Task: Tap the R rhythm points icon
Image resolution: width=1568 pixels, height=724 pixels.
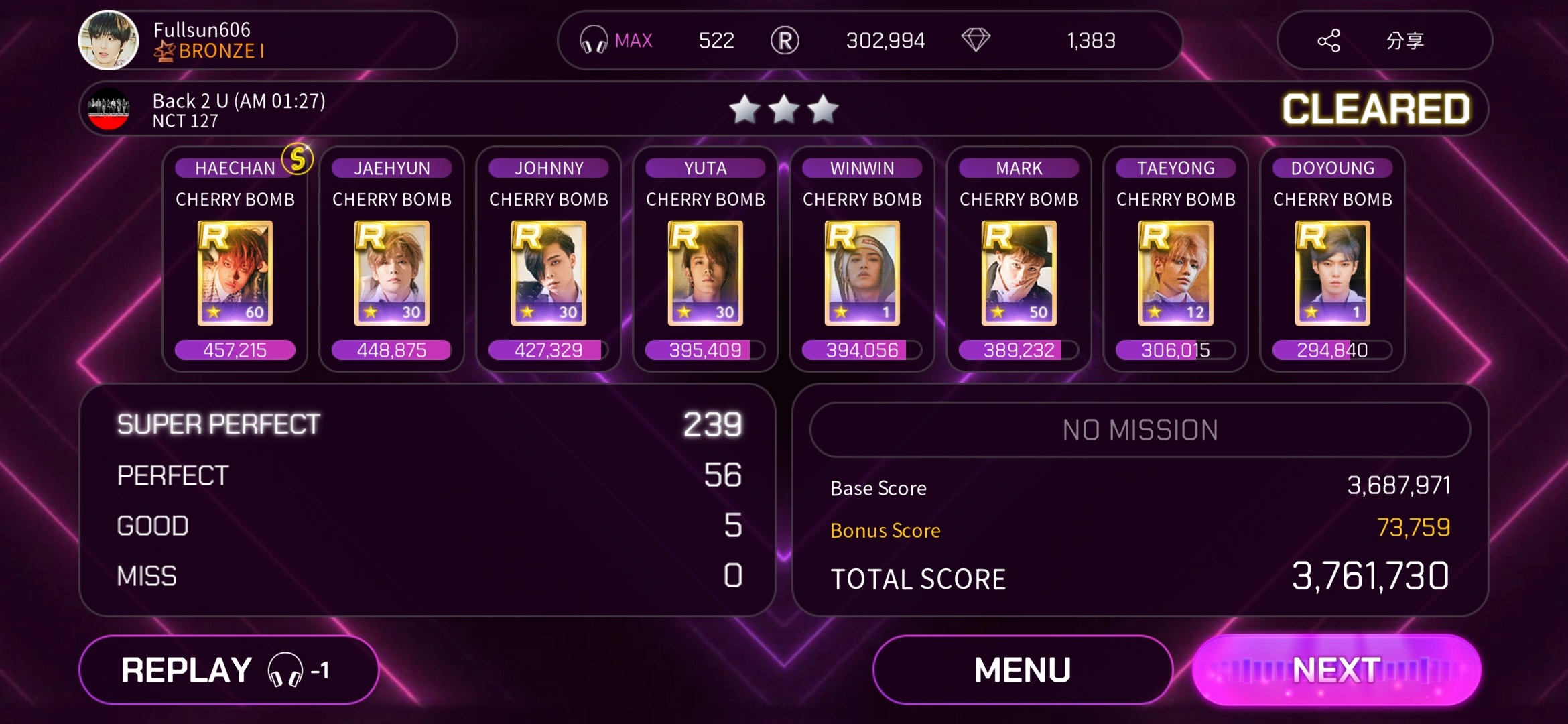Action: click(785, 40)
